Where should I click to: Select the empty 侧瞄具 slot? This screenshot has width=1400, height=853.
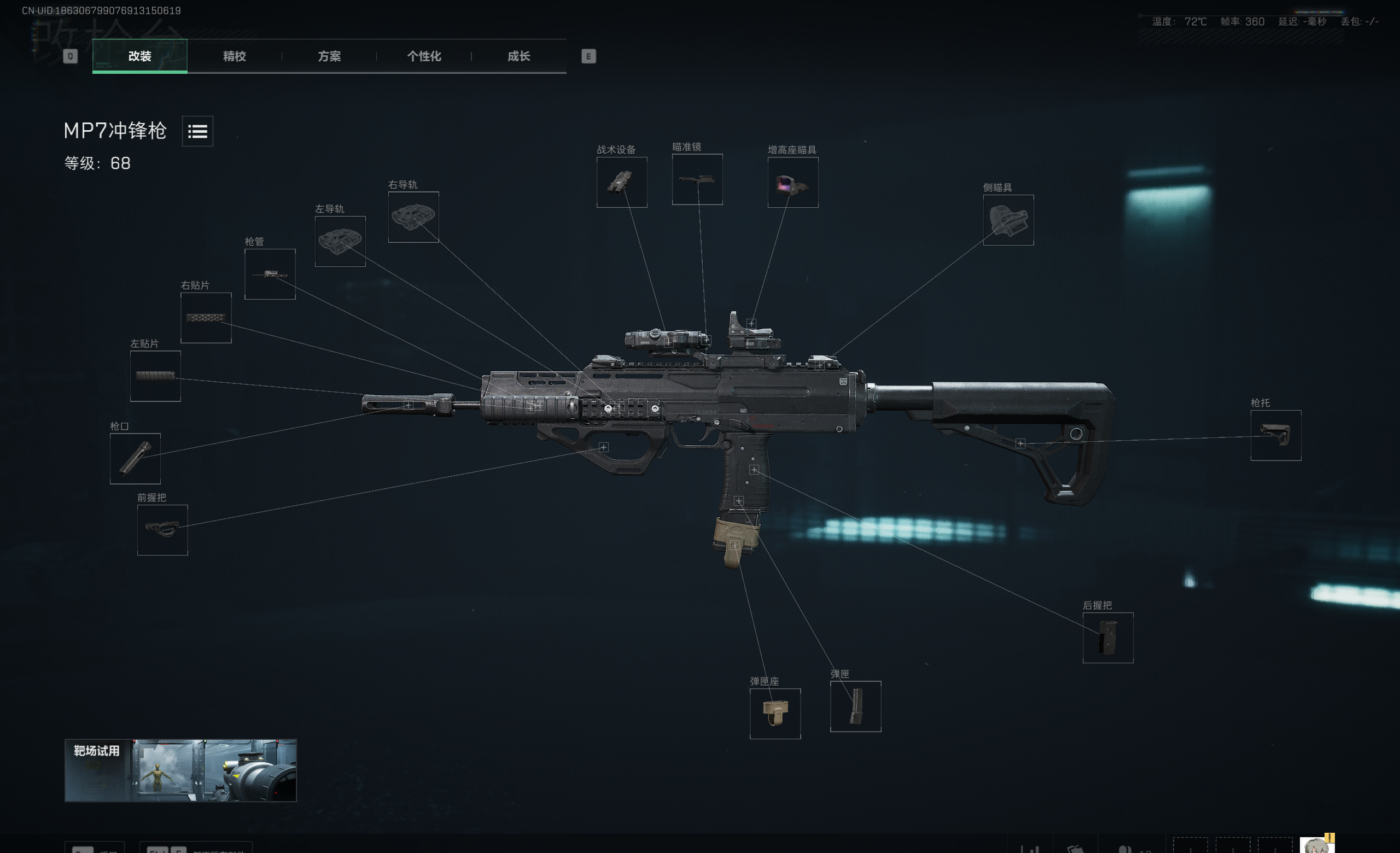[1008, 220]
